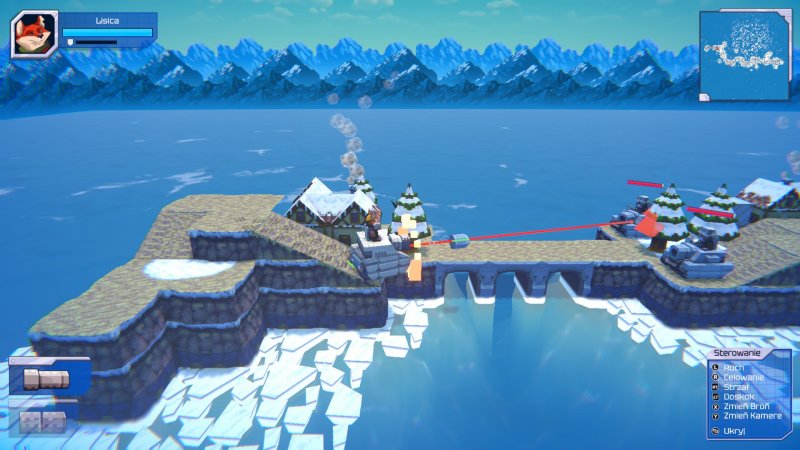
Task: Click the Lisica fox character portrait
Action: pyautogui.click(x=34, y=35)
